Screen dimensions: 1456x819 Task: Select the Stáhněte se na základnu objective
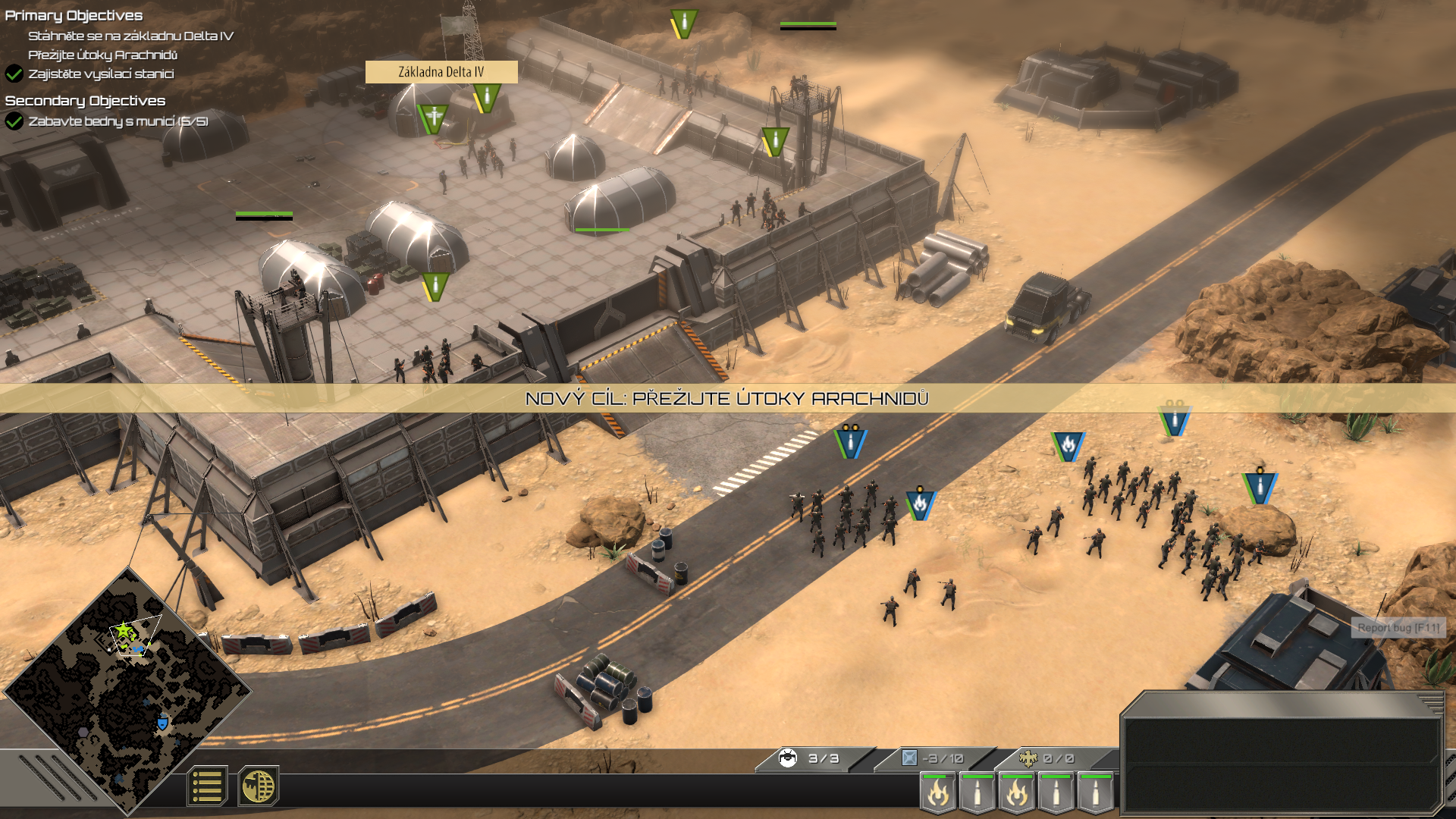130,36
